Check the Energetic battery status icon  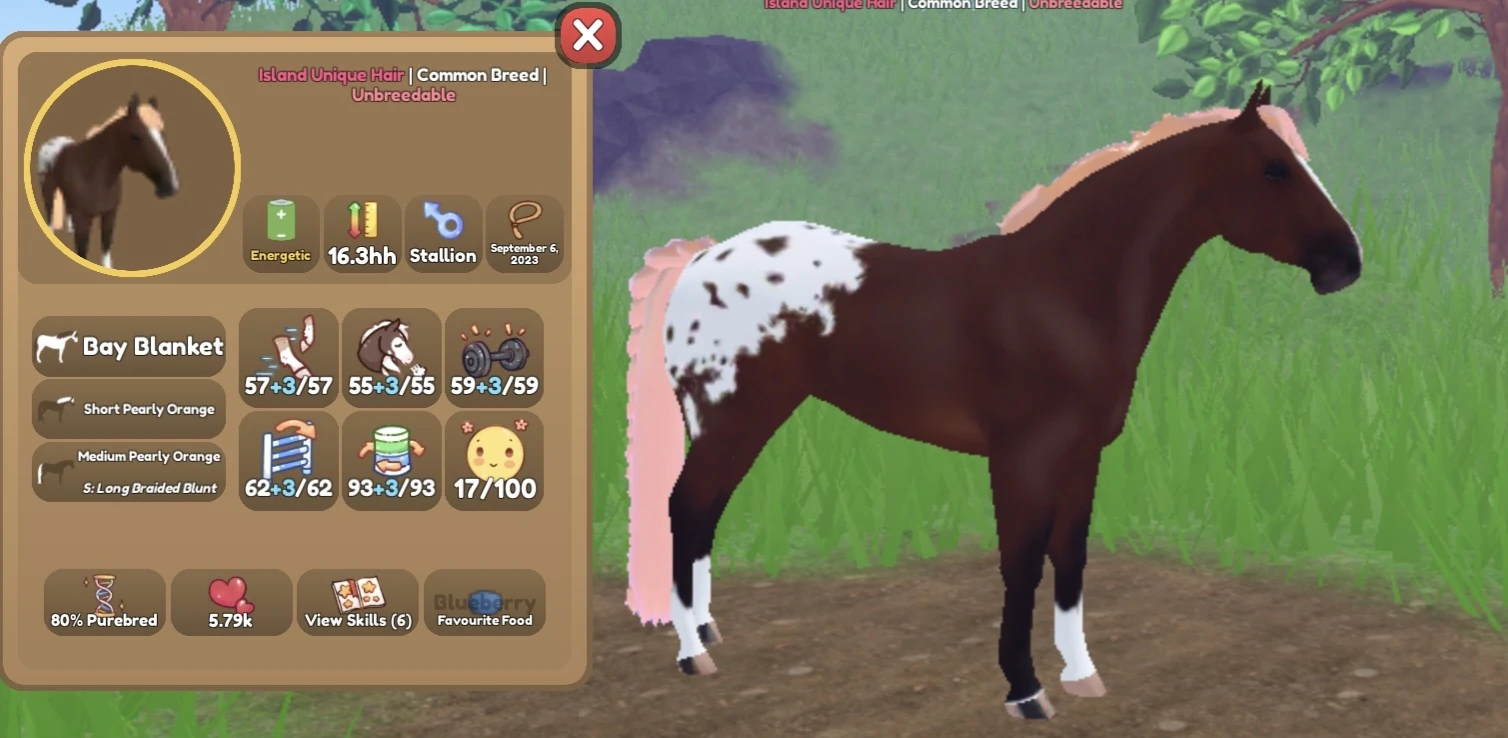point(280,232)
